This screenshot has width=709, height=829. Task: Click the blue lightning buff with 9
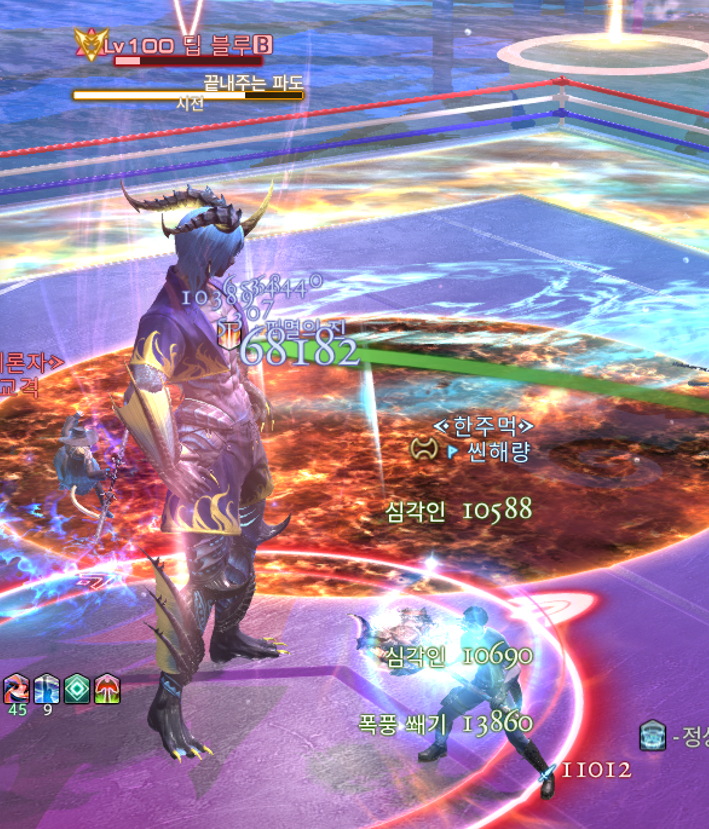(47, 688)
